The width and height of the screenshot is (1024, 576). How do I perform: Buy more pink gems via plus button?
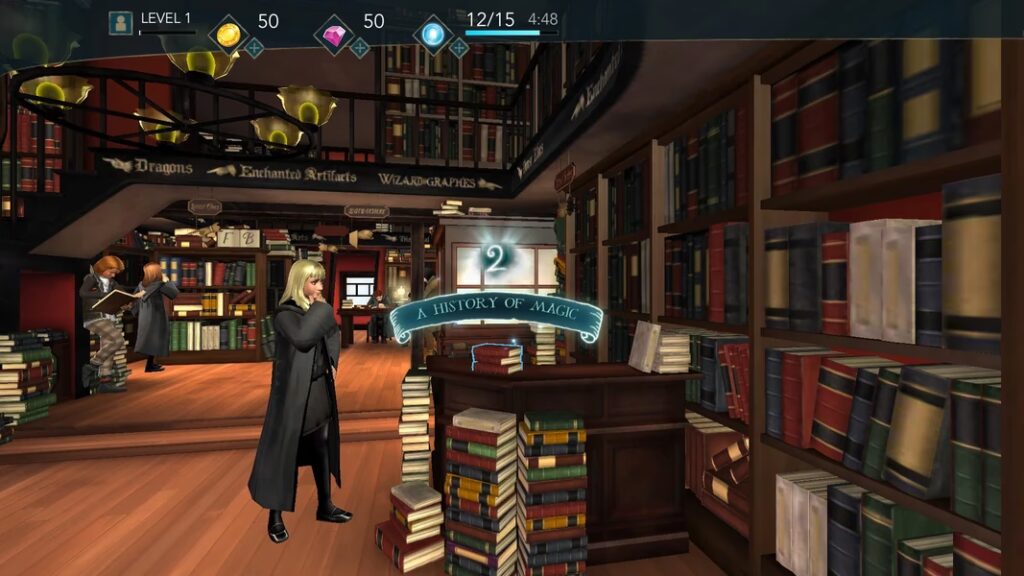click(x=359, y=47)
